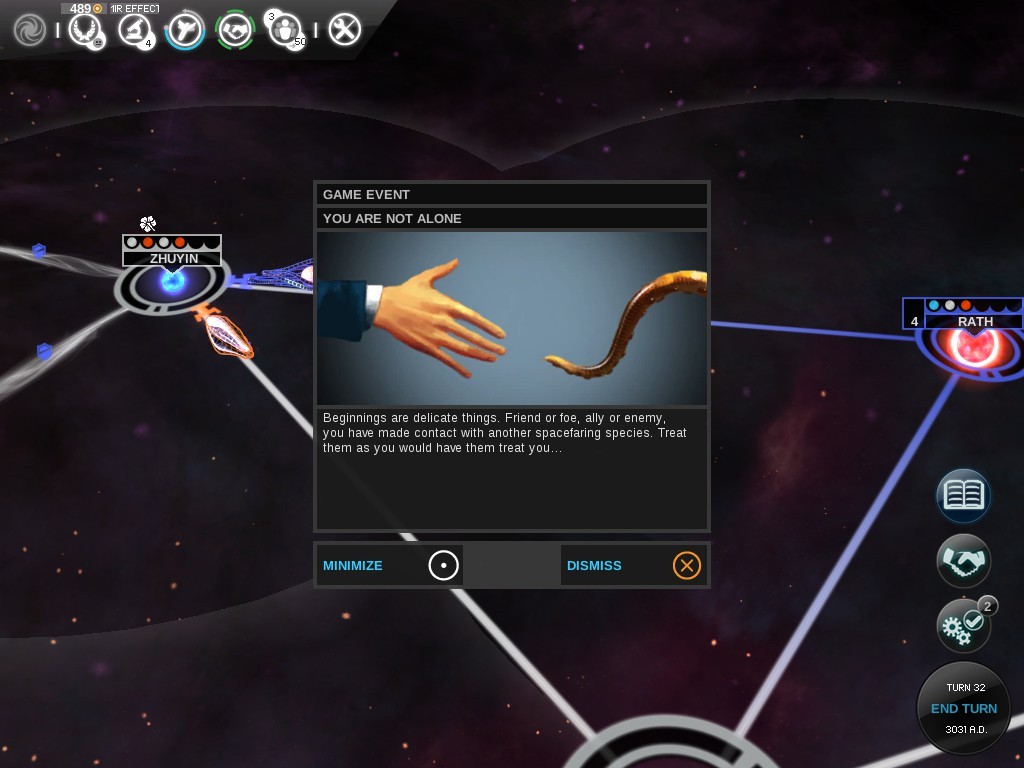Screen dimensions: 1024x768
Task: Open the research microscope screen
Action: pos(134,30)
